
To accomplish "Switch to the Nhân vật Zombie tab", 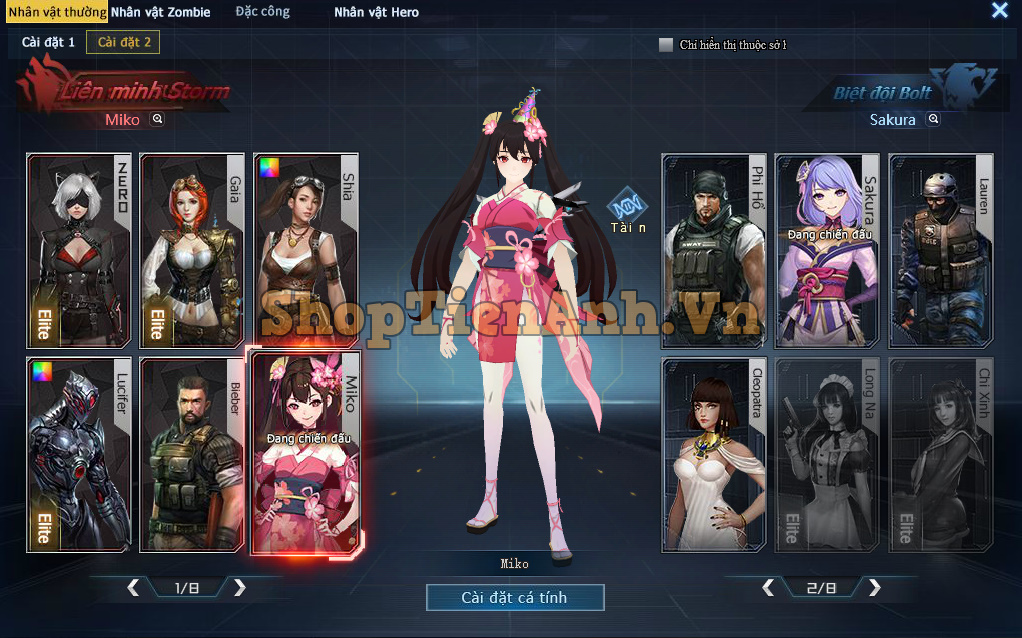I will (160, 12).
